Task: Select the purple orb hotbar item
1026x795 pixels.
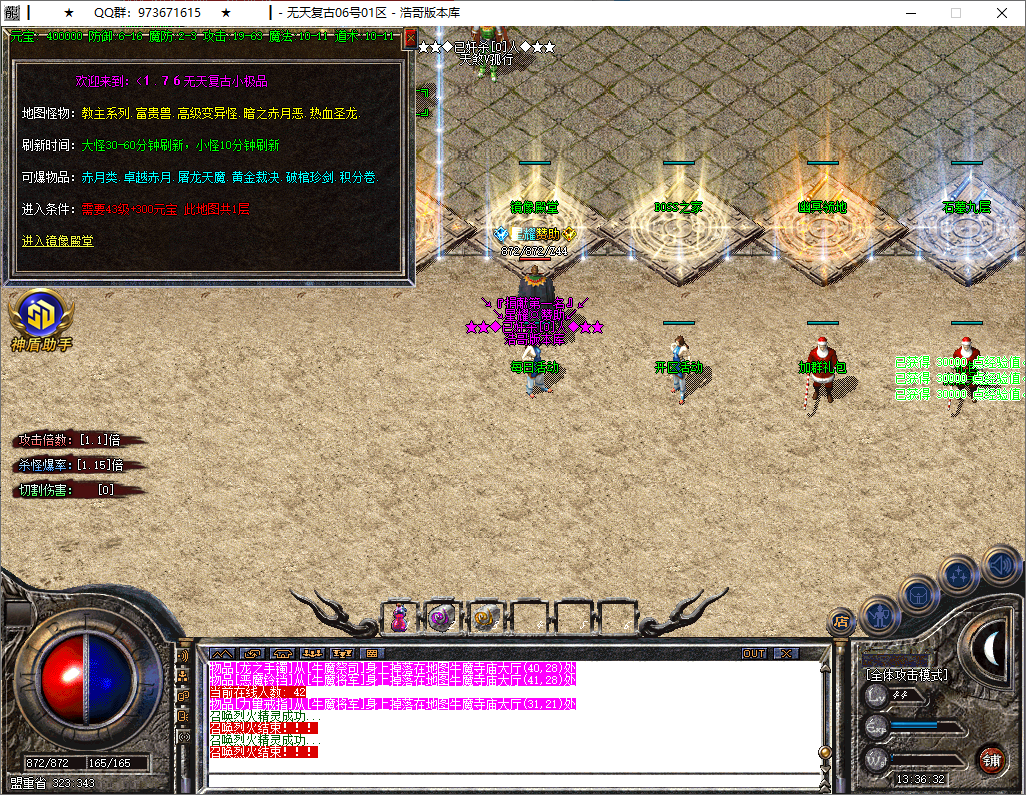Action: click(x=441, y=619)
